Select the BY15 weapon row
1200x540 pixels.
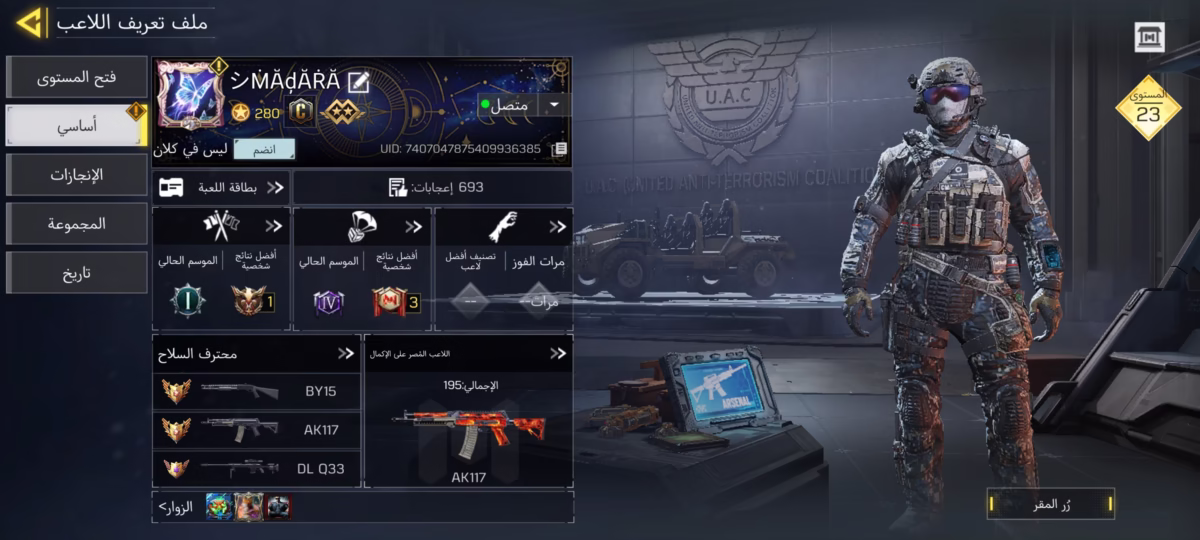[256, 392]
